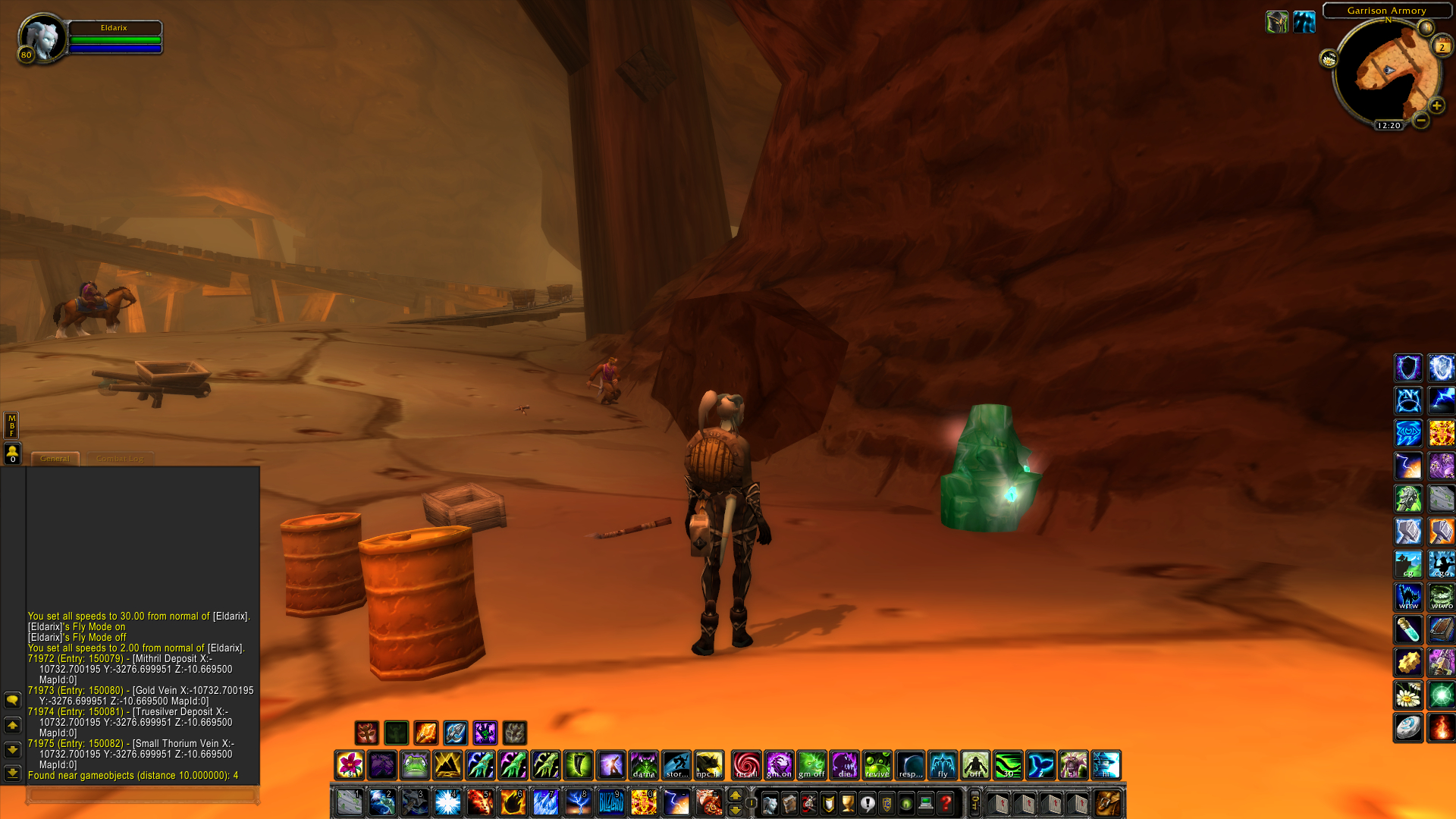Click the revive macro icon
Screen dimensions: 1456x819
[x=876, y=764]
